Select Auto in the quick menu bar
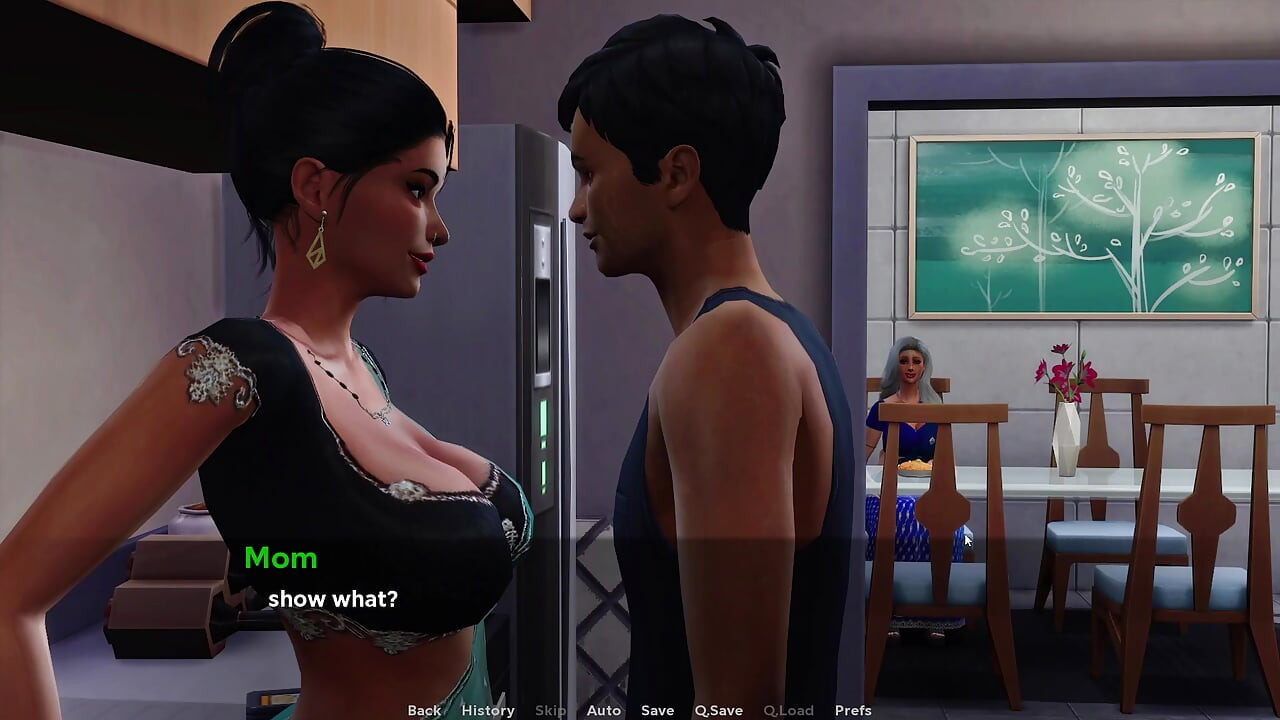Image resolution: width=1280 pixels, height=720 pixels. [603, 710]
